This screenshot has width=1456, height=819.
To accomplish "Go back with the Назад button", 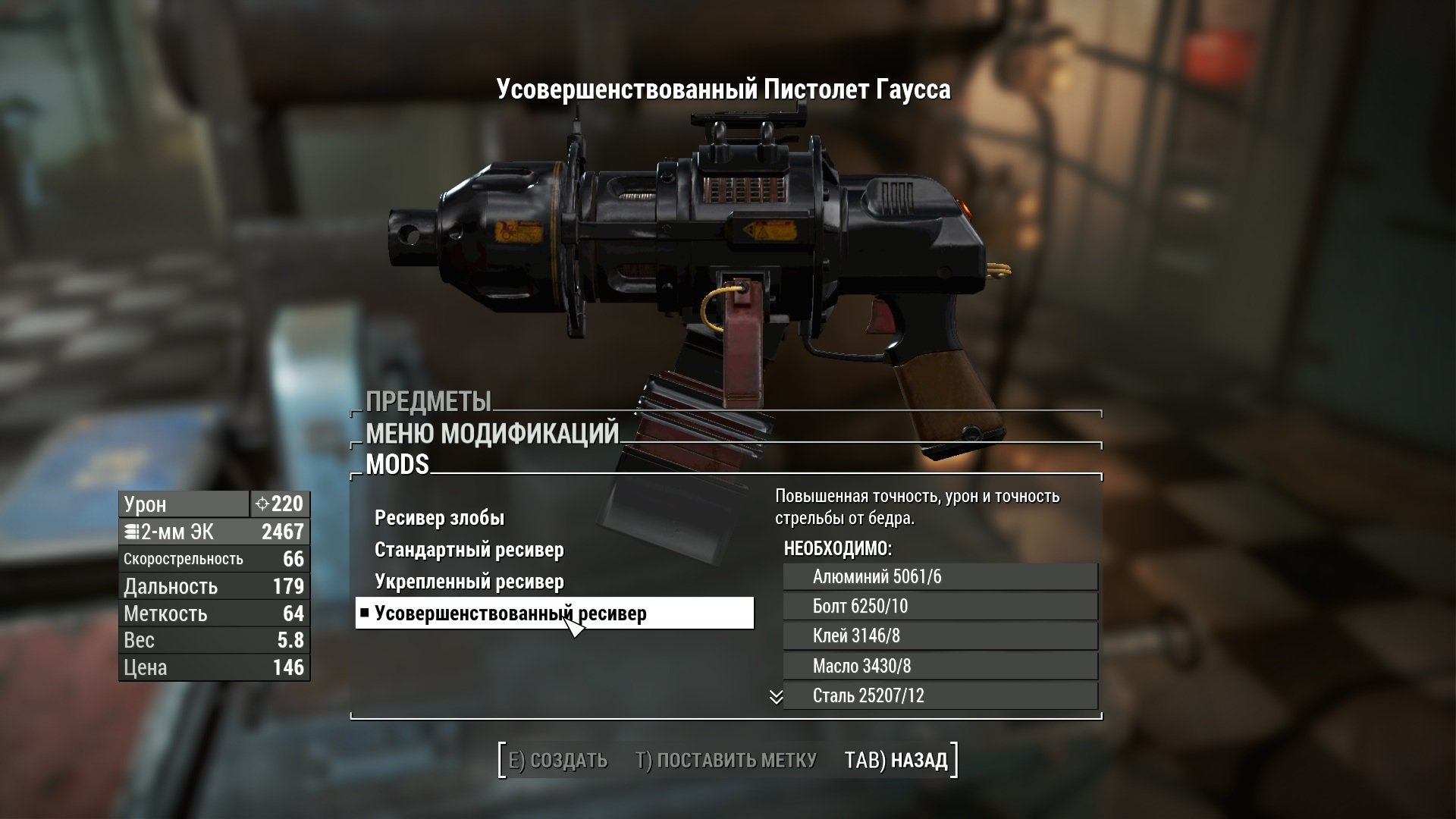I will point(896,760).
